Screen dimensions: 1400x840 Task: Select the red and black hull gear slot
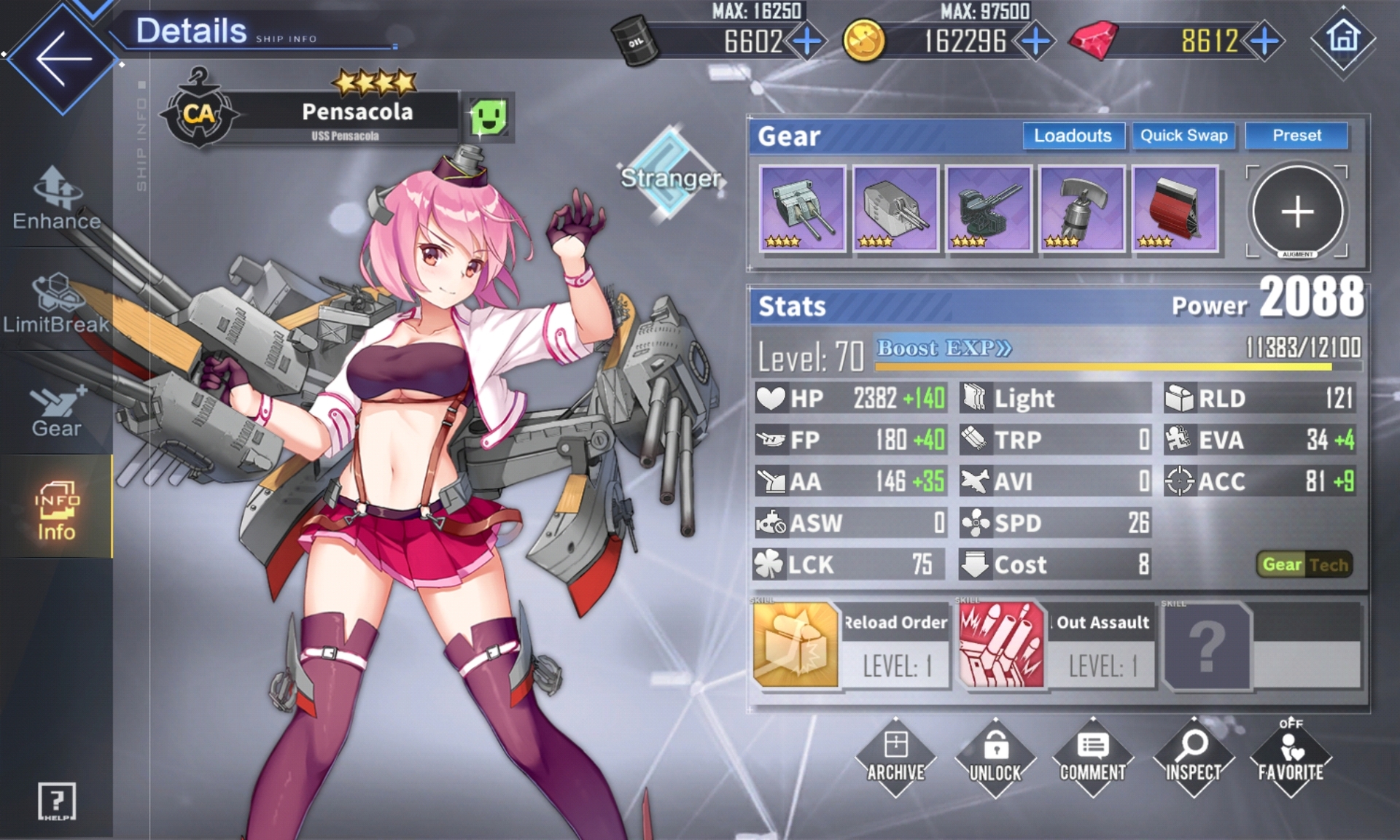[1175, 209]
